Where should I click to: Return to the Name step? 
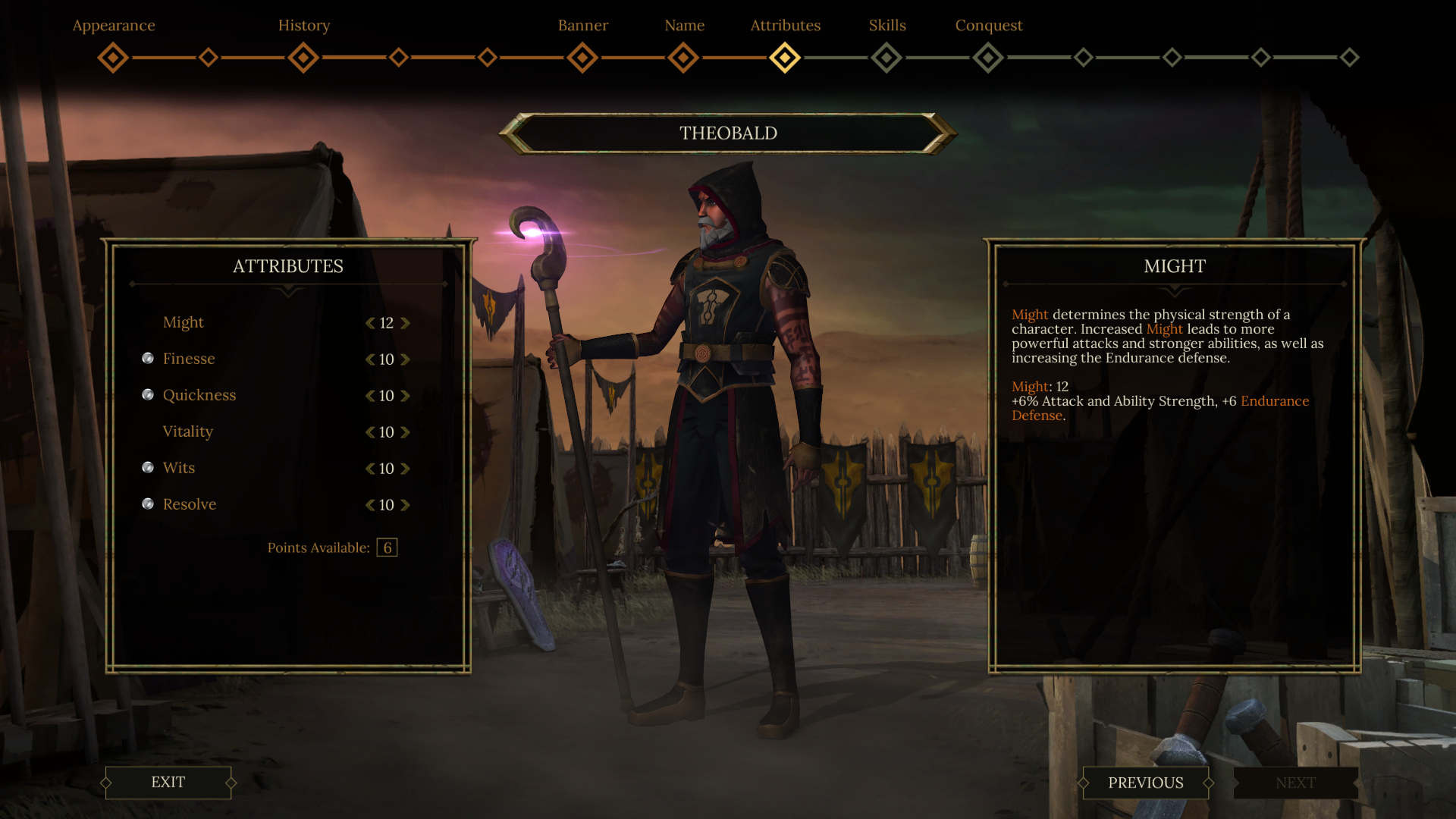point(683,58)
